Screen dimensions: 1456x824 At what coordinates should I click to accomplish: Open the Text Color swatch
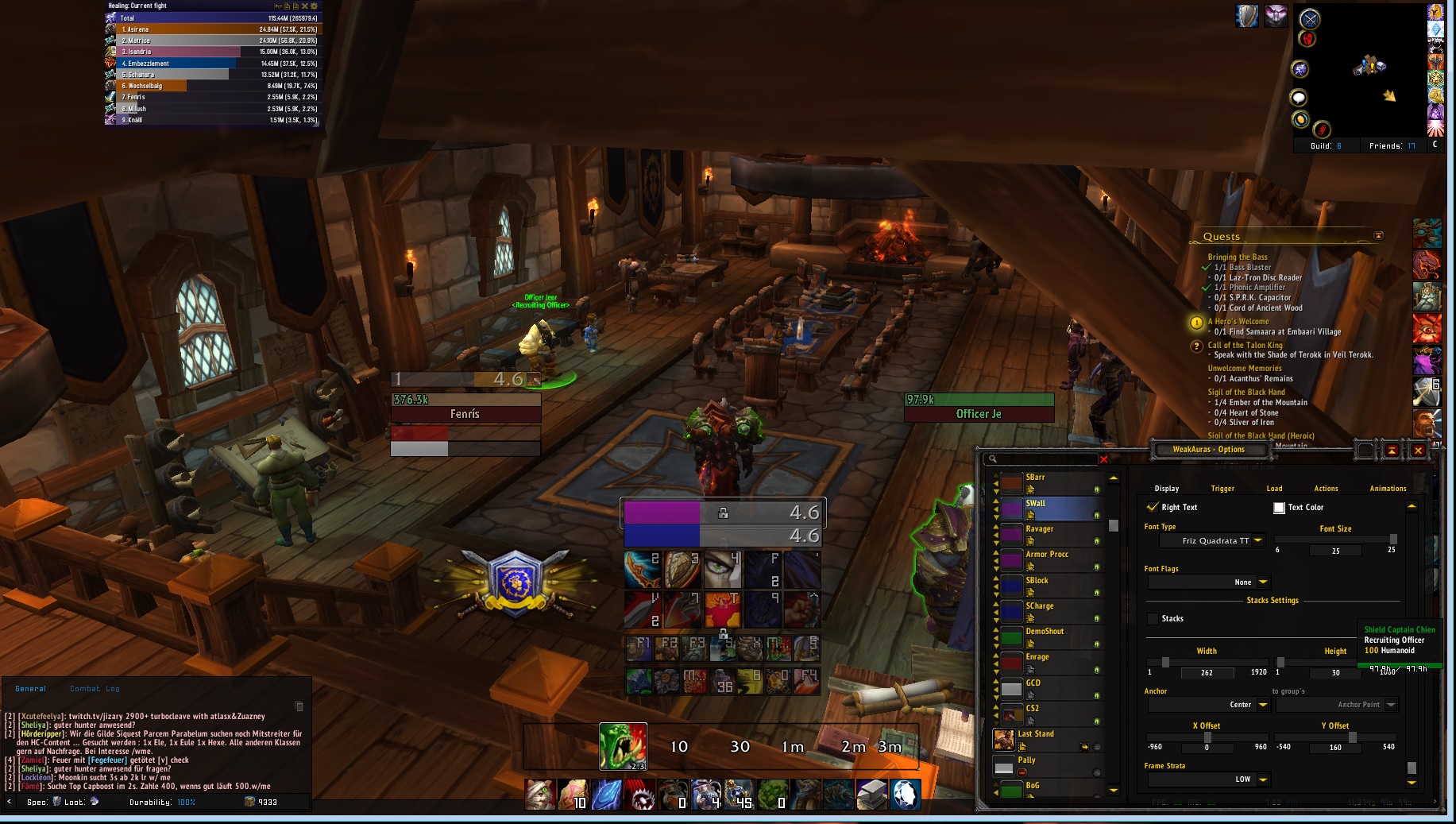1279,508
